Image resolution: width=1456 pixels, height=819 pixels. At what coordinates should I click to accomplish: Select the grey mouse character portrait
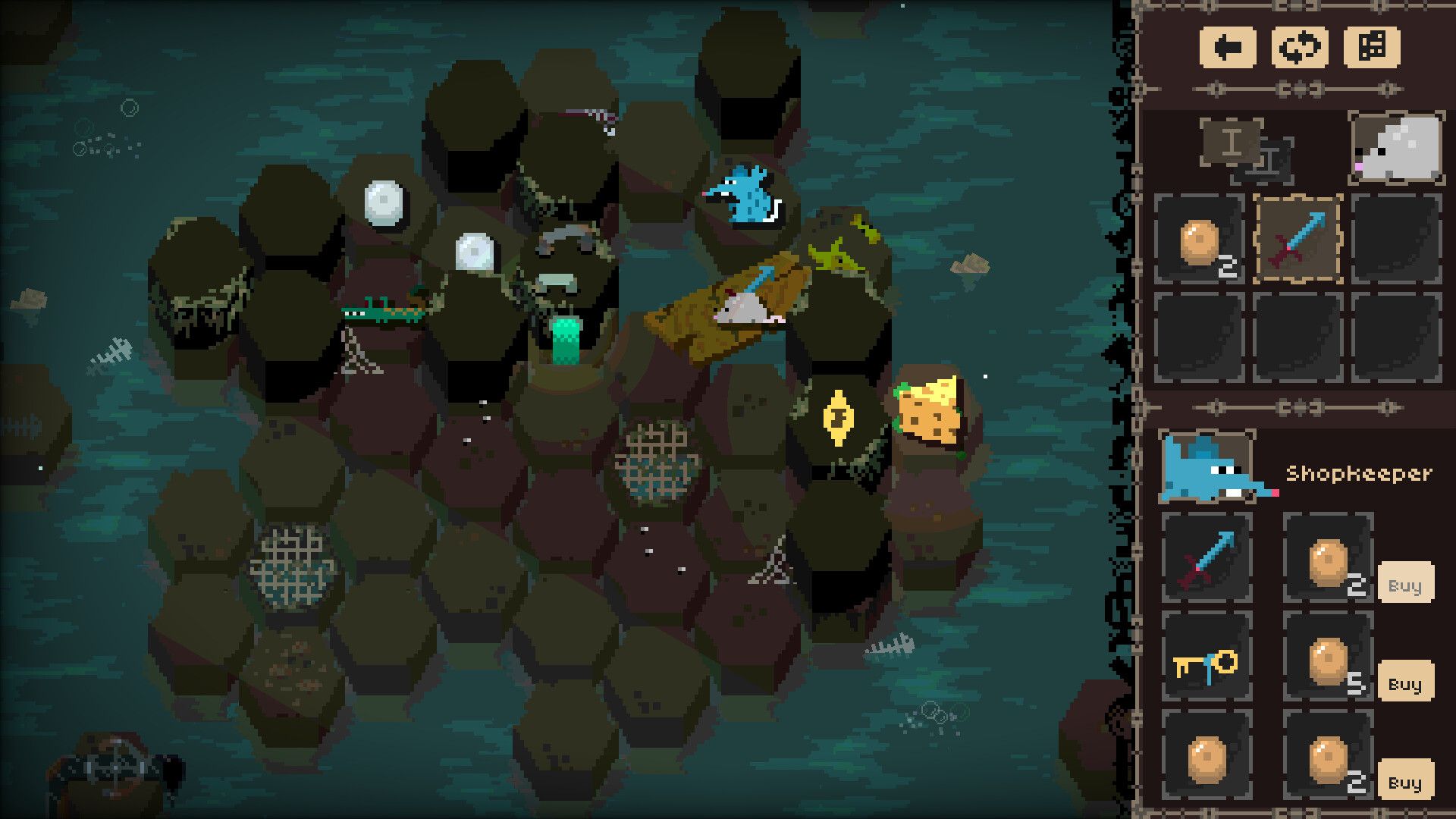1396,148
